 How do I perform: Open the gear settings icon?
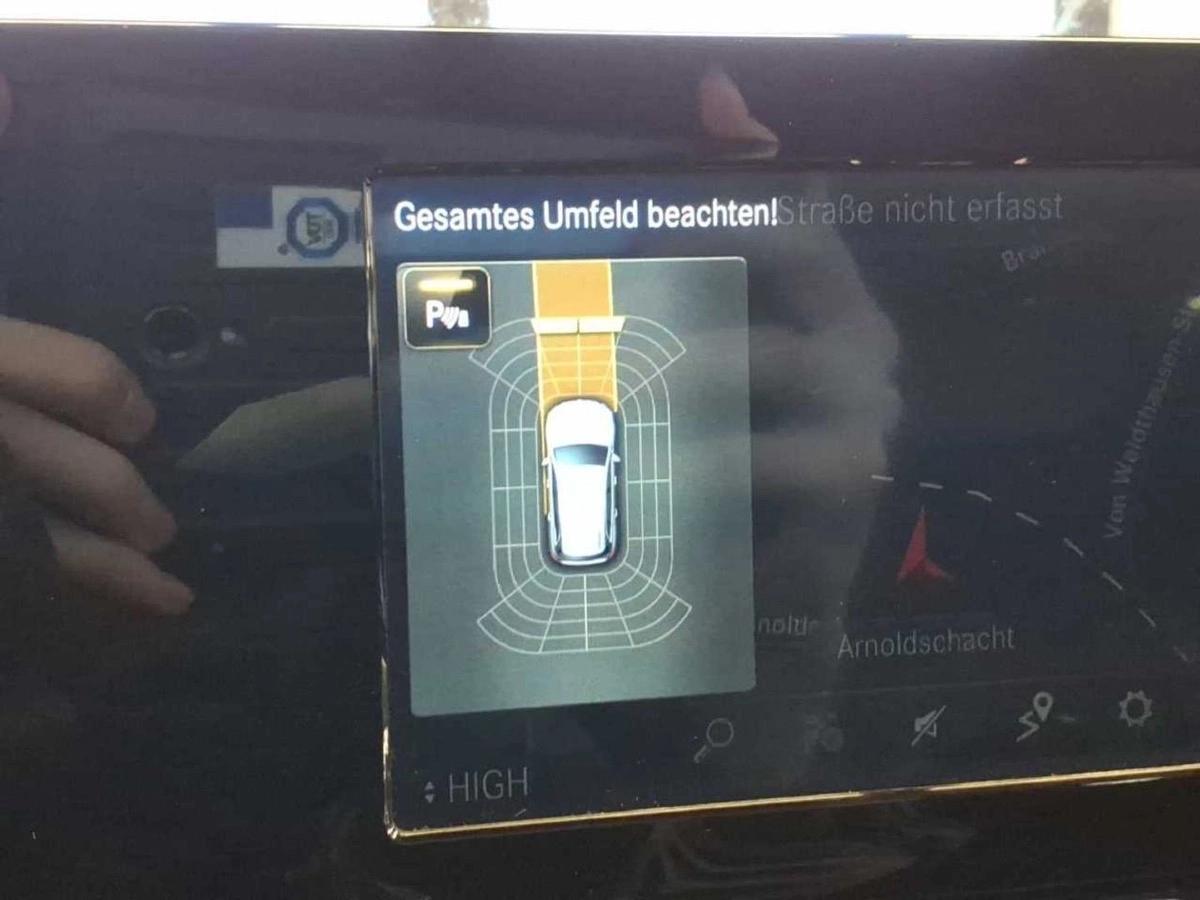(1135, 709)
